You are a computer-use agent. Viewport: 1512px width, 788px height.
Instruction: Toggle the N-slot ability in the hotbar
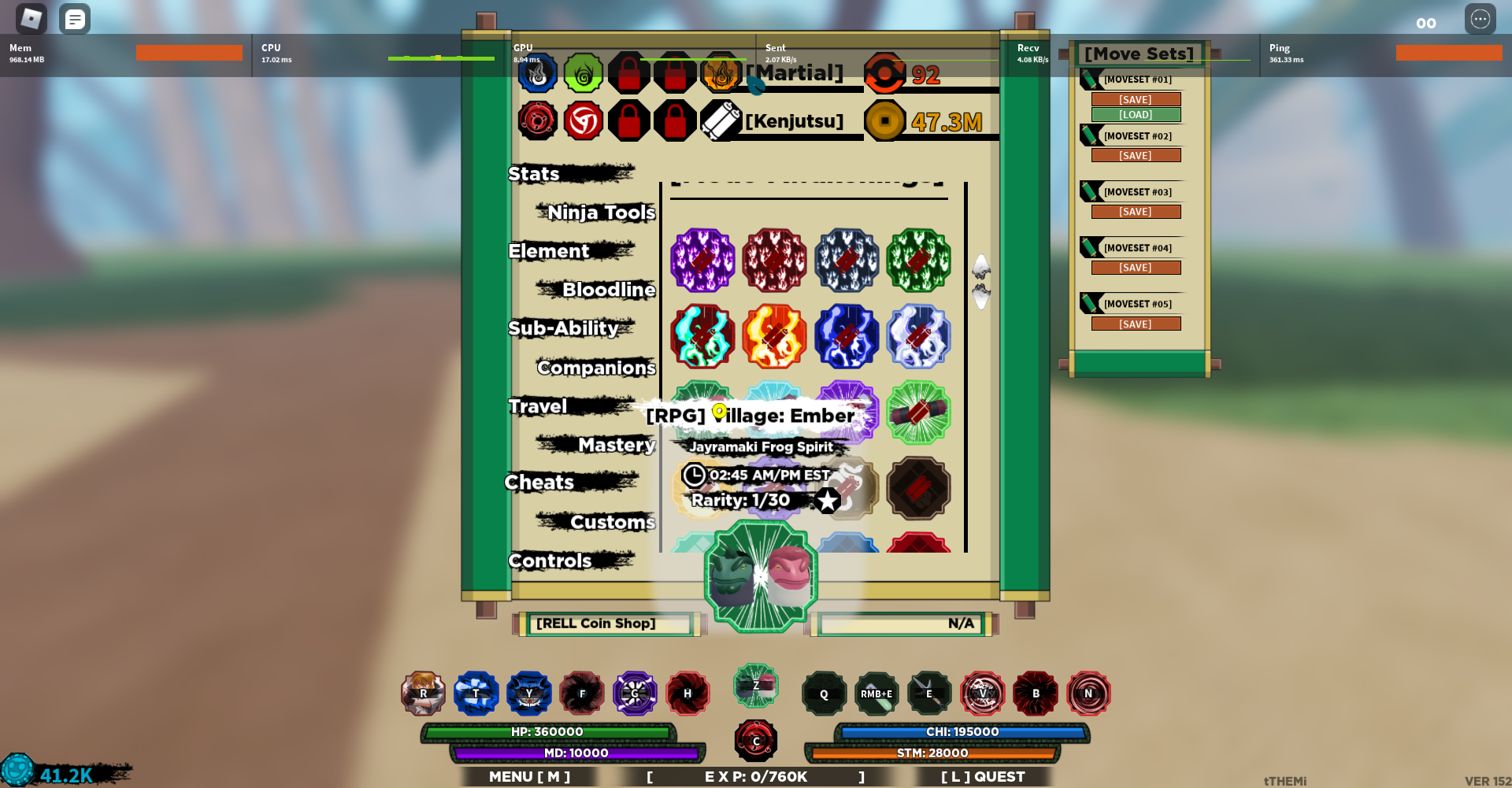click(1089, 694)
